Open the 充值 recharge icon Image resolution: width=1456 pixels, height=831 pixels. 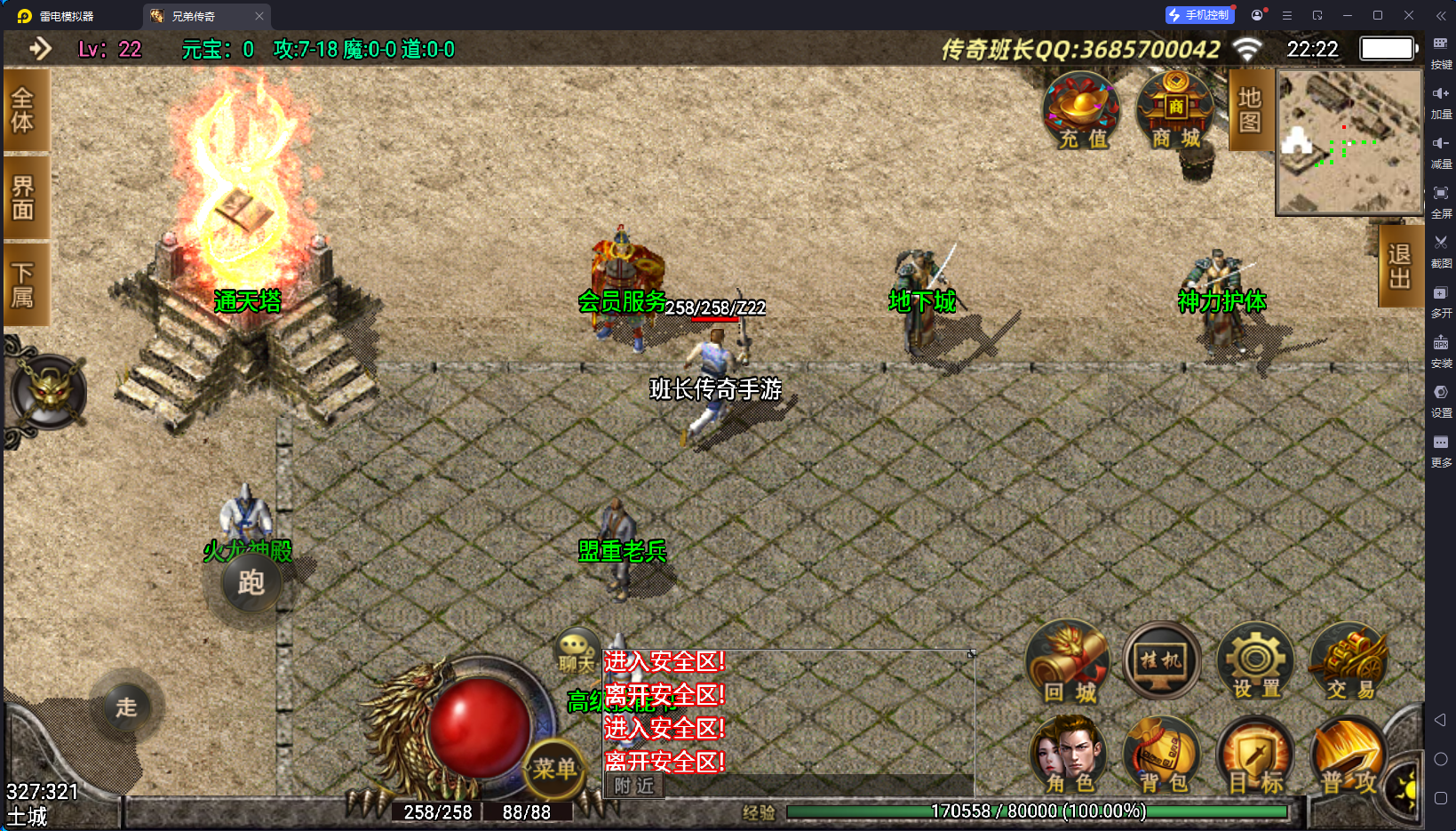click(1080, 113)
